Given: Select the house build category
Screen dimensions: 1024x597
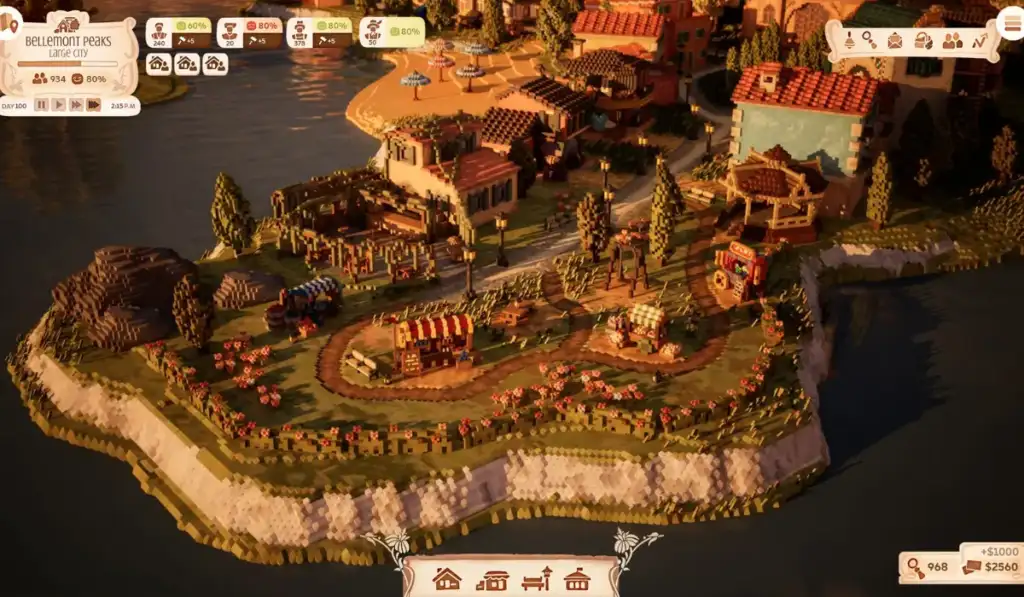Looking at the screenshot, I should coord(446,579).
